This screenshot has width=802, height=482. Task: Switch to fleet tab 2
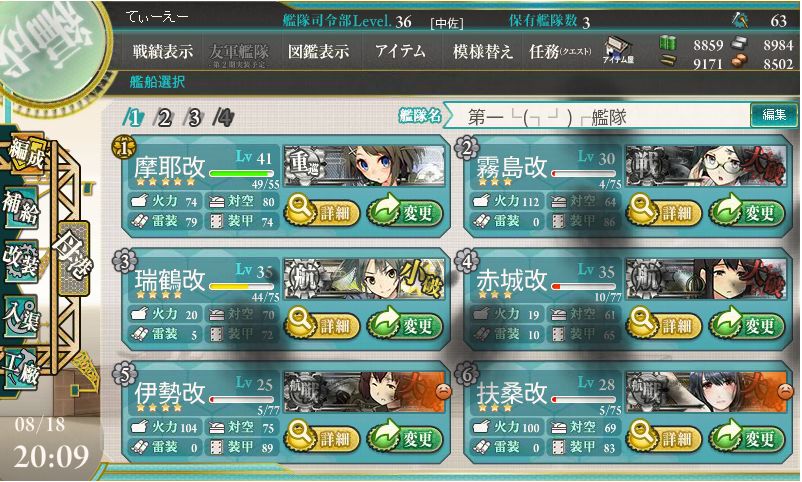pyautogui.click(x=164, y=117)
